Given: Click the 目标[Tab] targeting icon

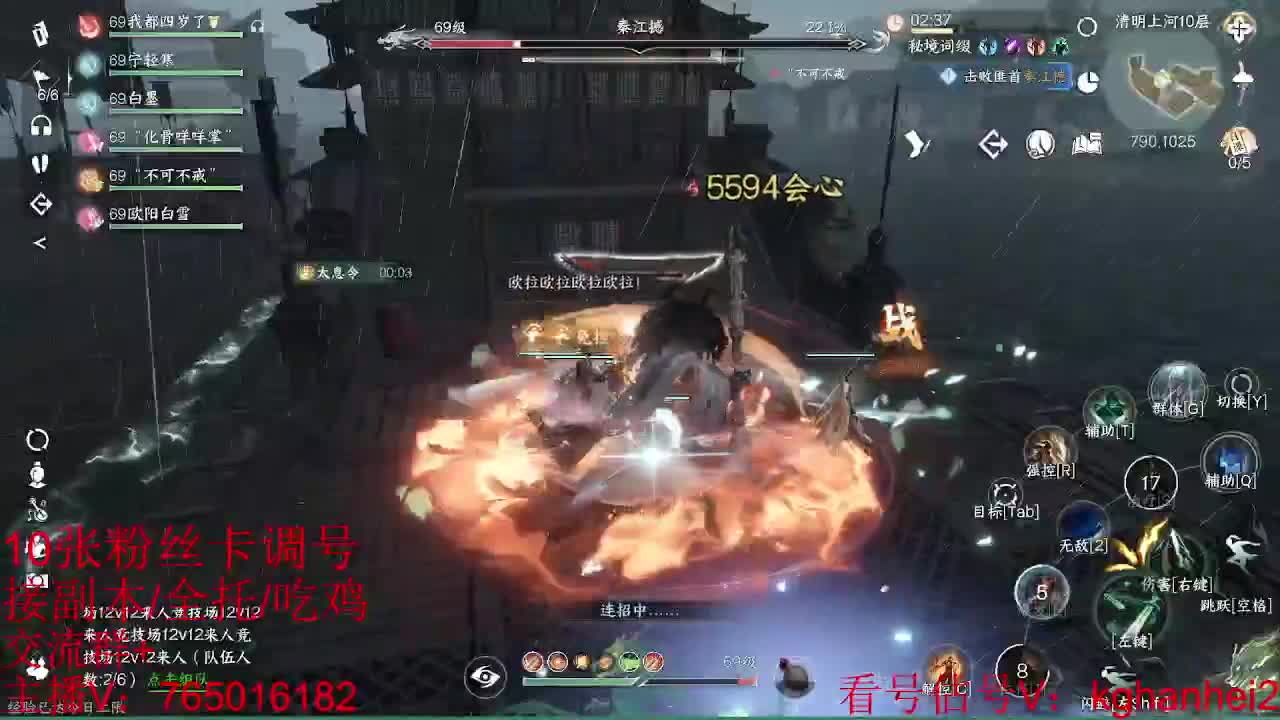Looking at the screenshot, I should point(1005,492).
